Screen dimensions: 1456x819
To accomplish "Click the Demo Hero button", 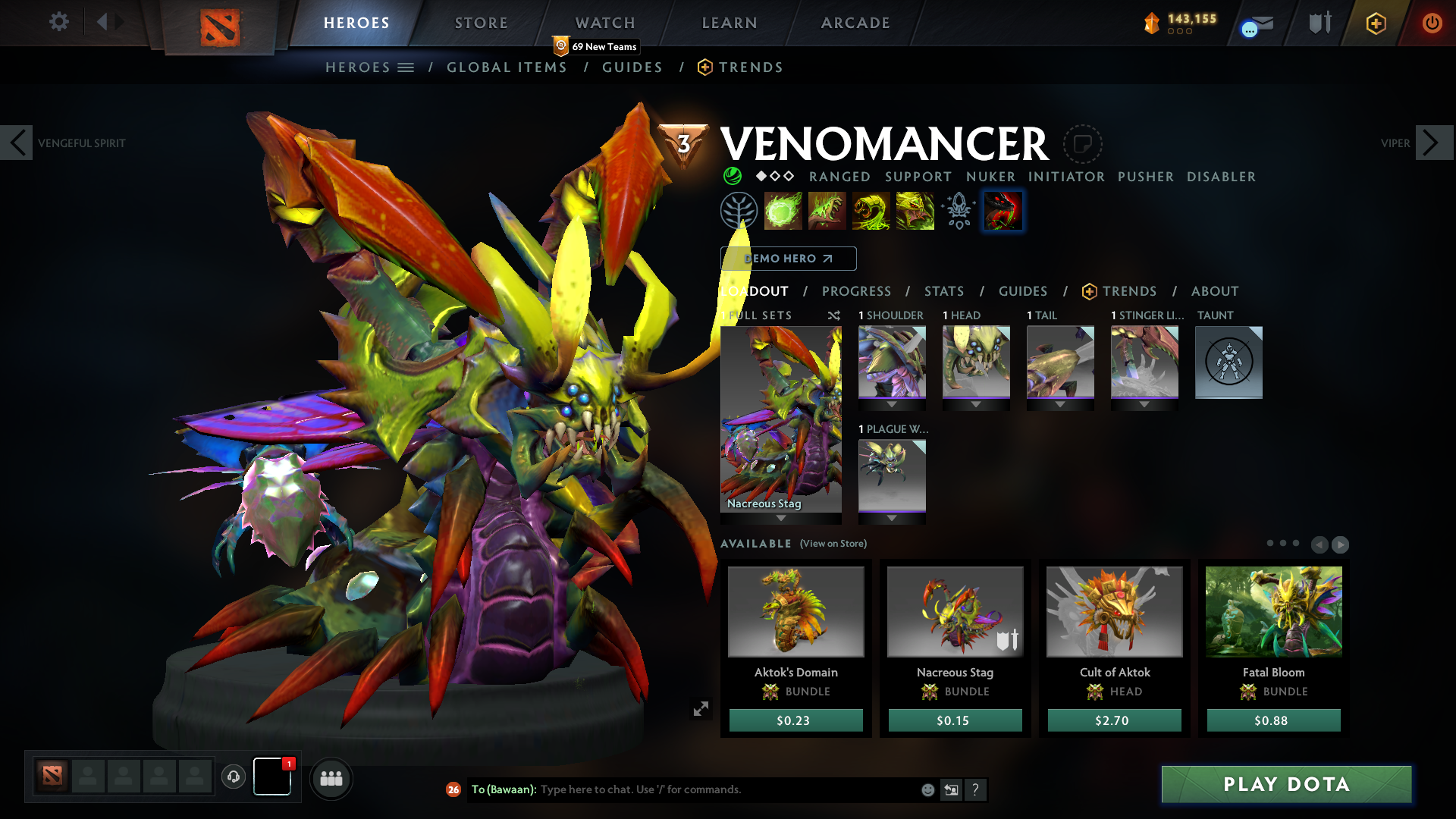I will click(788, 259).
